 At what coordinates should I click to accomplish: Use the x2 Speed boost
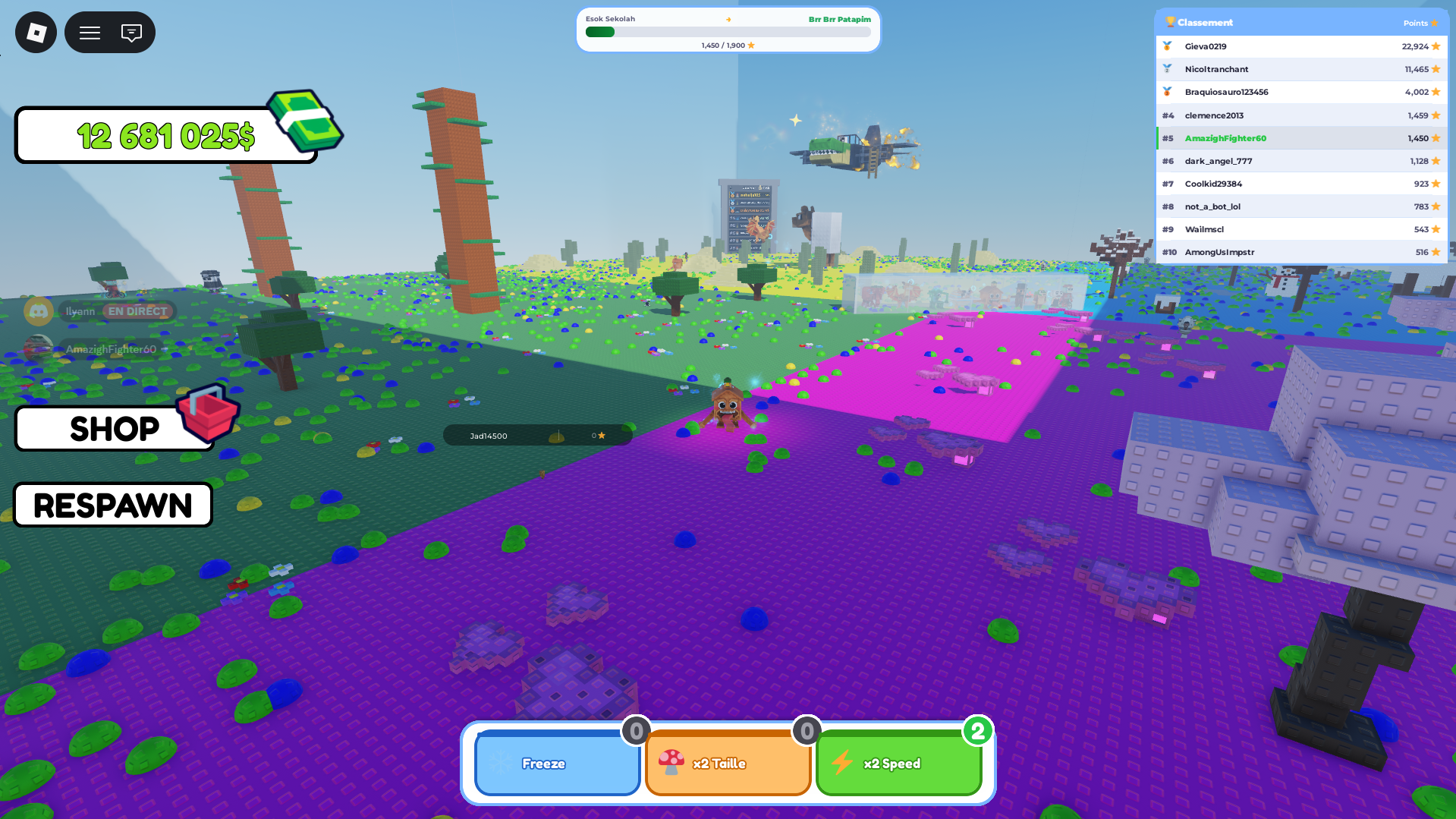898,764
